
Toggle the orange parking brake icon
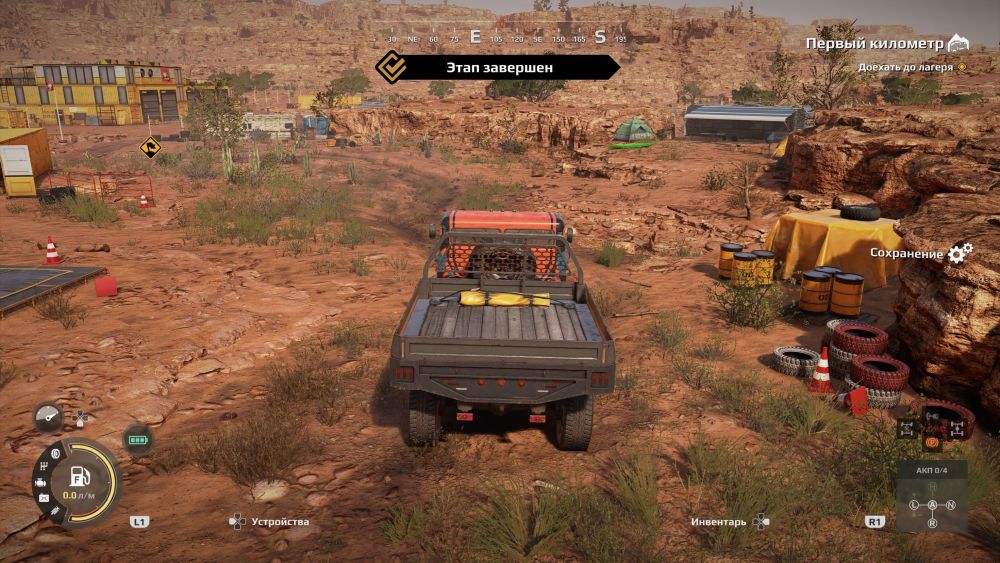932,440
